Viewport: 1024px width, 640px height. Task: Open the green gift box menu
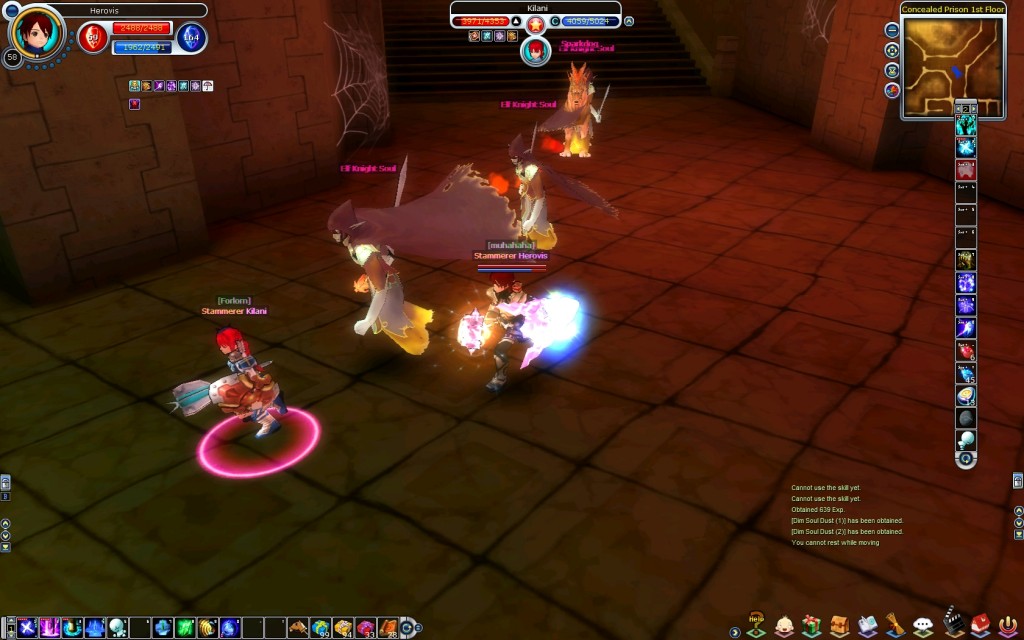(x=812, y=626)
